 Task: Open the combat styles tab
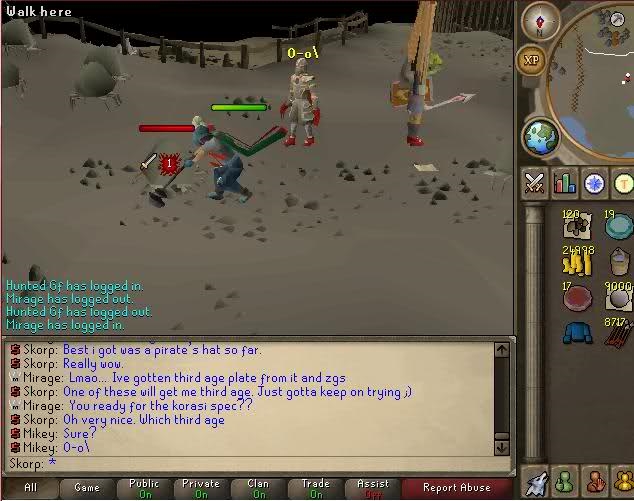[534, 183]
